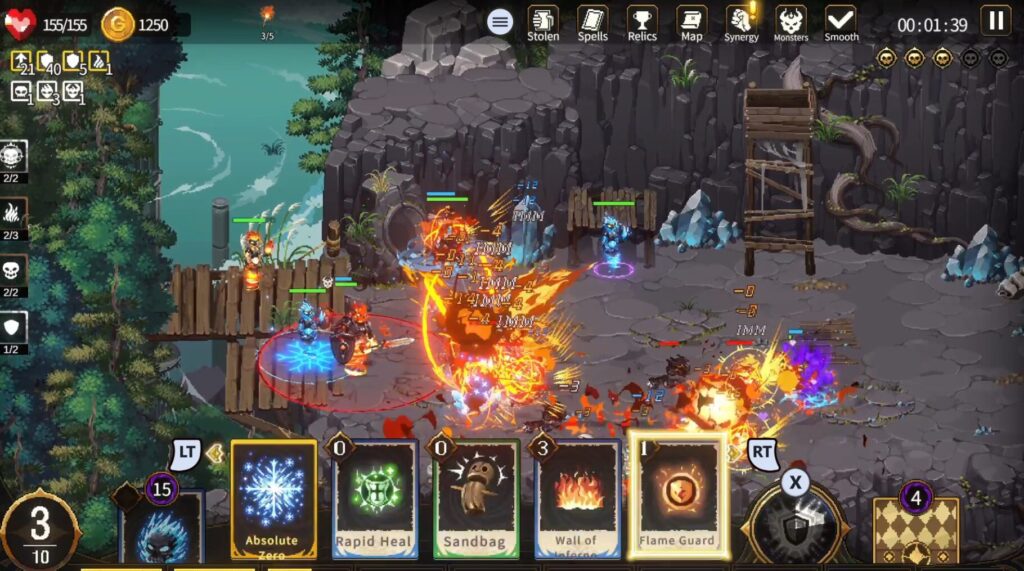Image resolution: width=1024 pixels, height=571 pixels.
Task: Open the Stolen cards panel
Action: [x=543, y=23]
